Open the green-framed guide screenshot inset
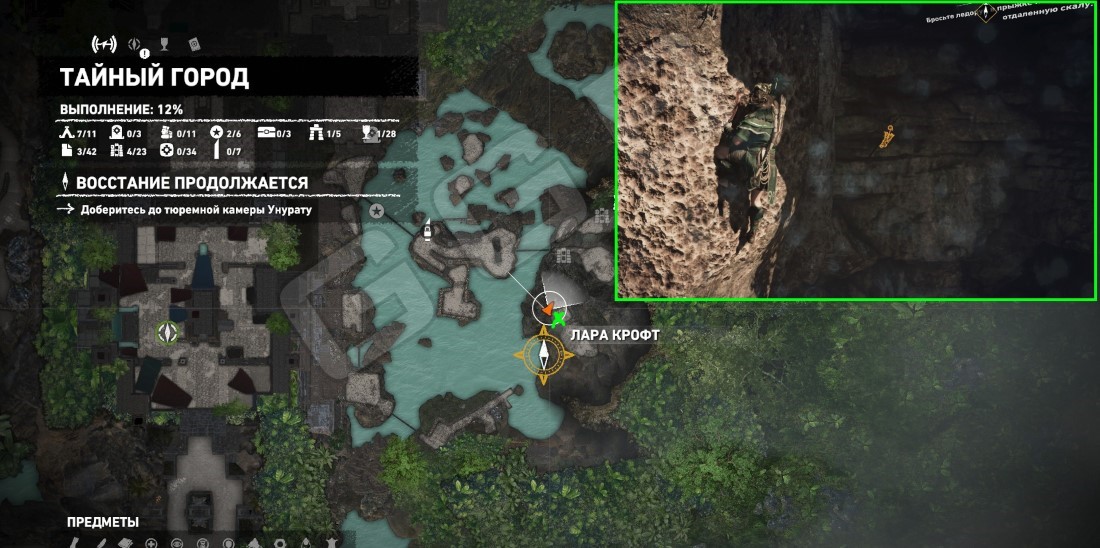 click(855, 150)
